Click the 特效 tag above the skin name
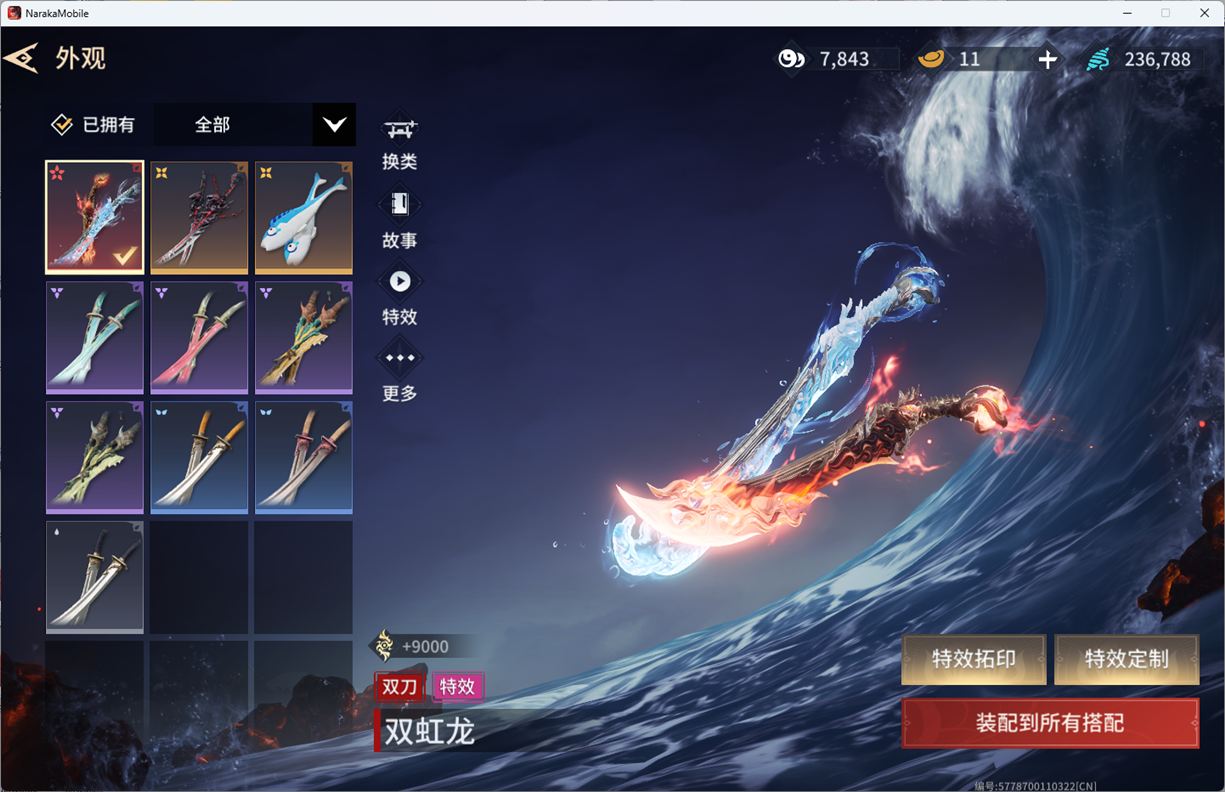This screenshot has width=1225, height=792. point(458,686)
